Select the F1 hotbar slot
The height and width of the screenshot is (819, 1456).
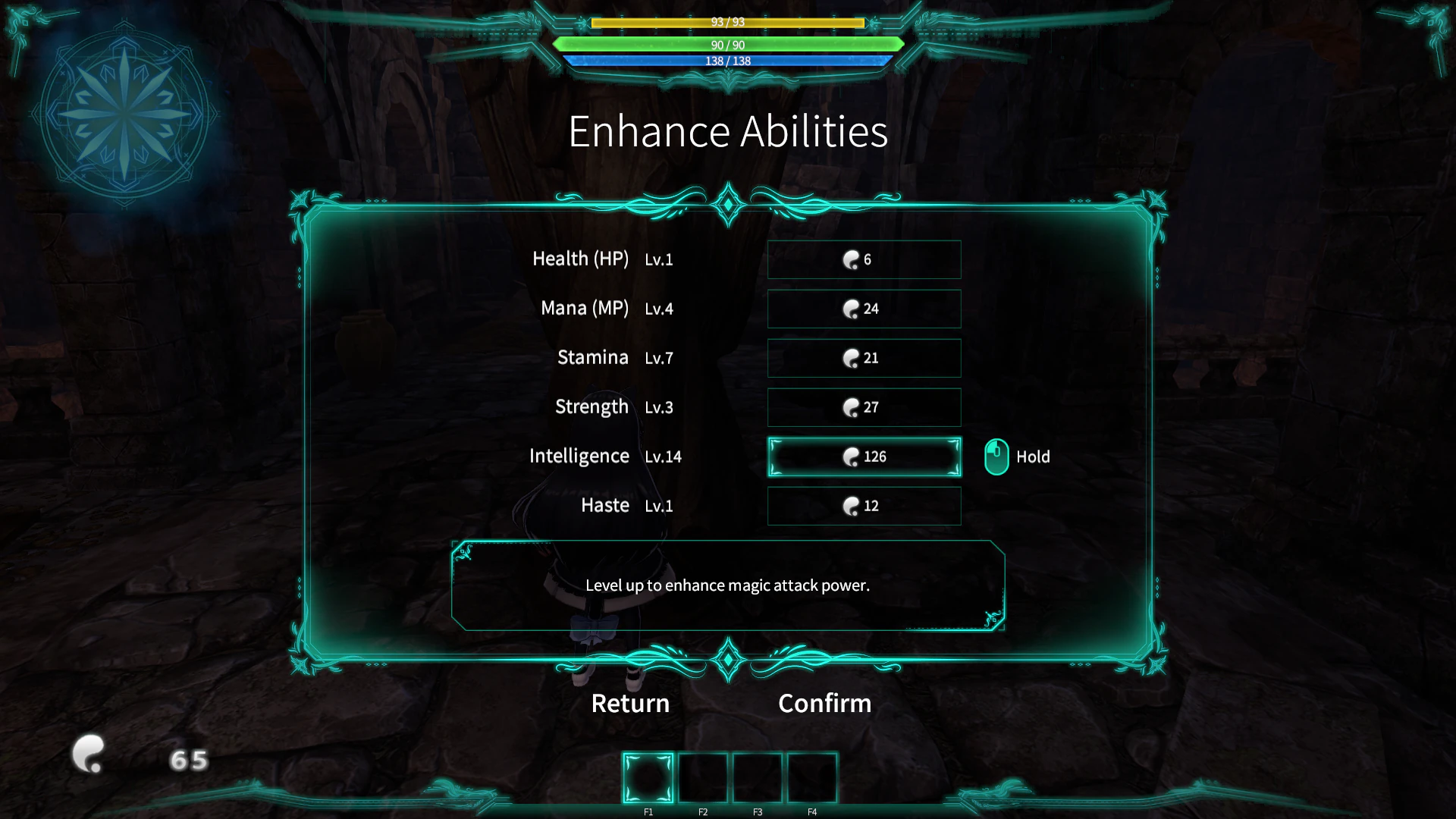[648, 776]
